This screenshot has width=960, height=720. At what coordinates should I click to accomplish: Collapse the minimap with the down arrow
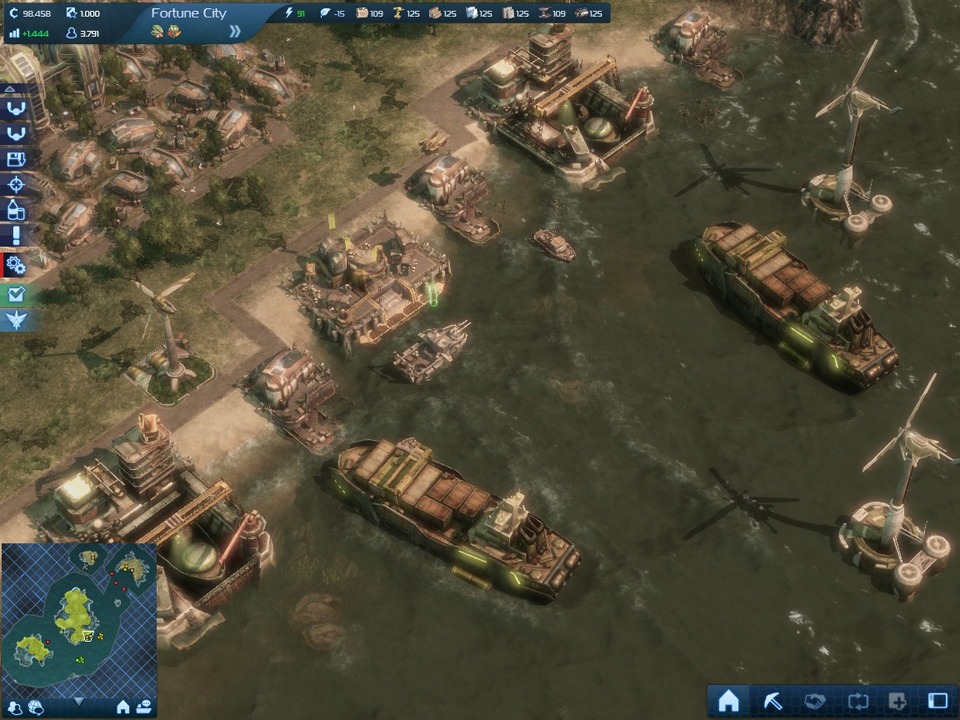point(78,703)
